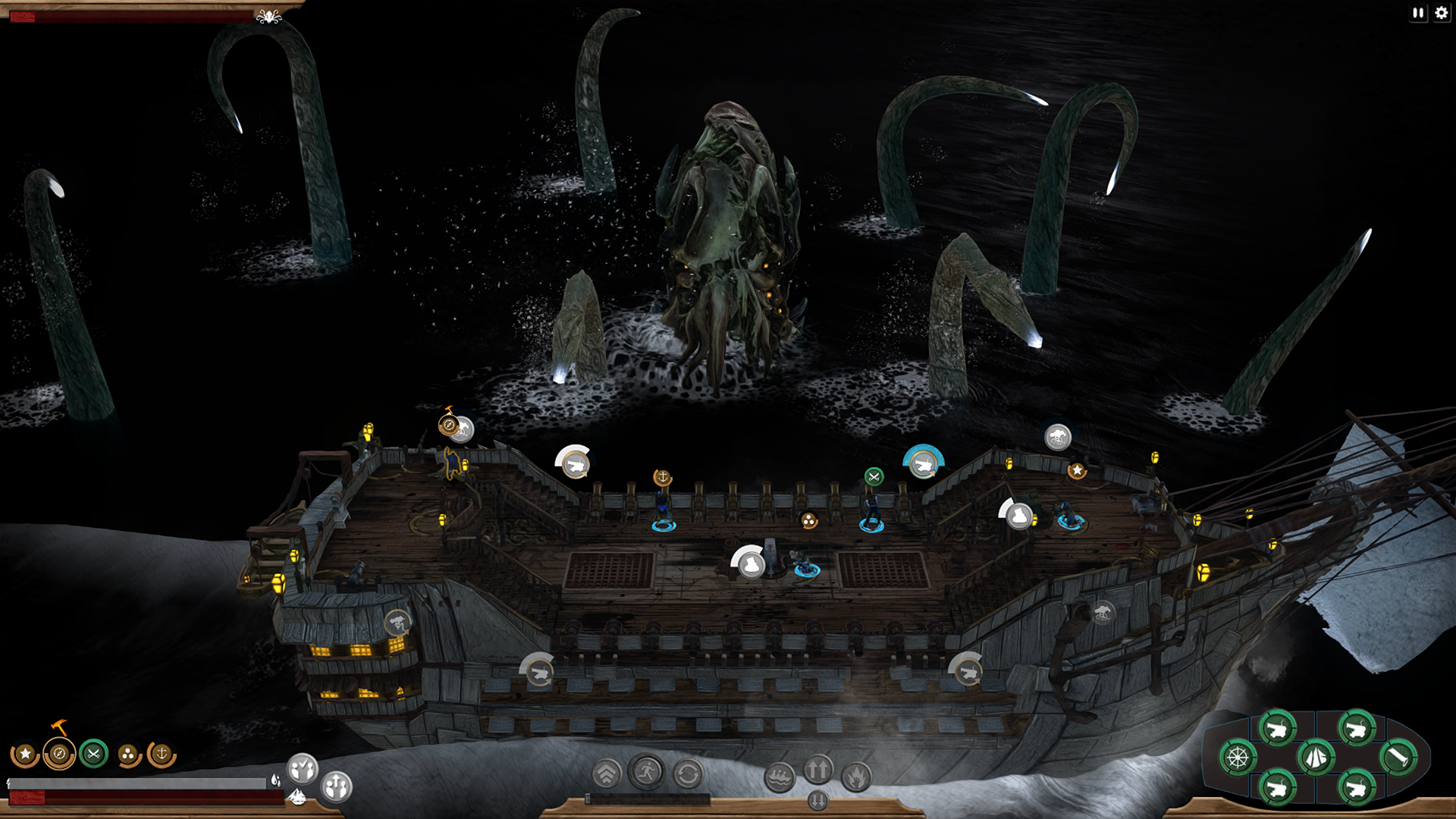Select the three-dots crew member icon

128,755
